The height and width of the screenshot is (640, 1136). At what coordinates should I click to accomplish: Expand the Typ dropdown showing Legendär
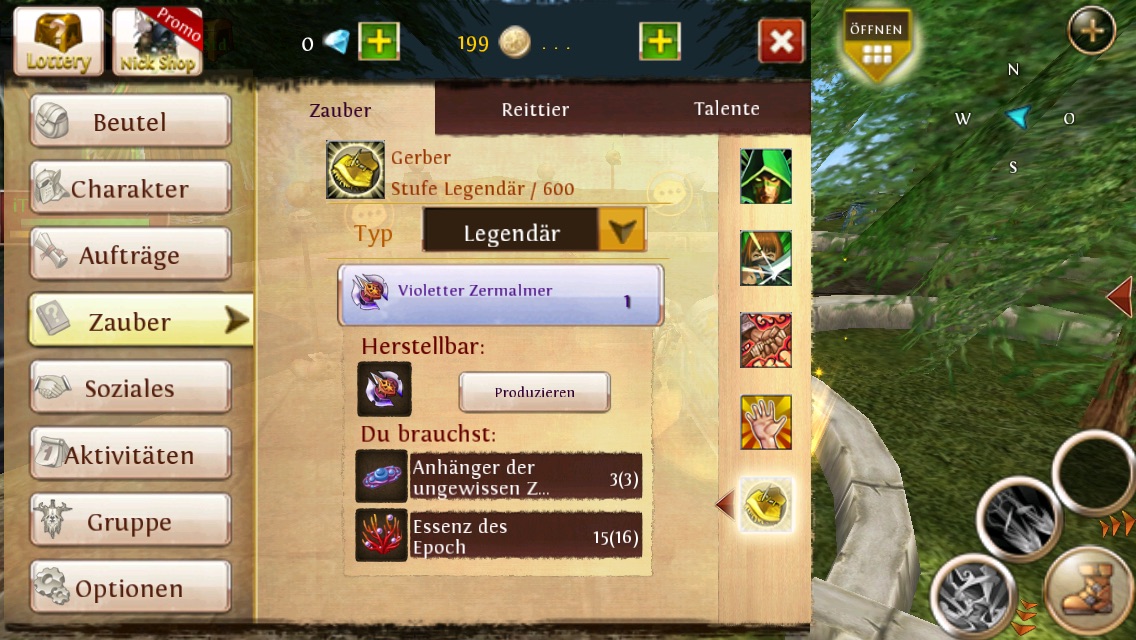coord(621,232)
